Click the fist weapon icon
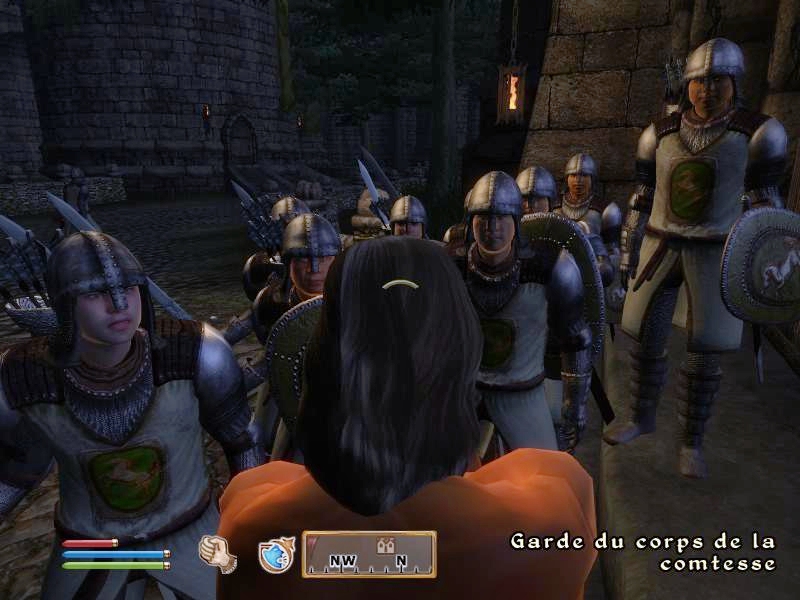800x600 pixels. pyautogui.click(x=216, y=554)
